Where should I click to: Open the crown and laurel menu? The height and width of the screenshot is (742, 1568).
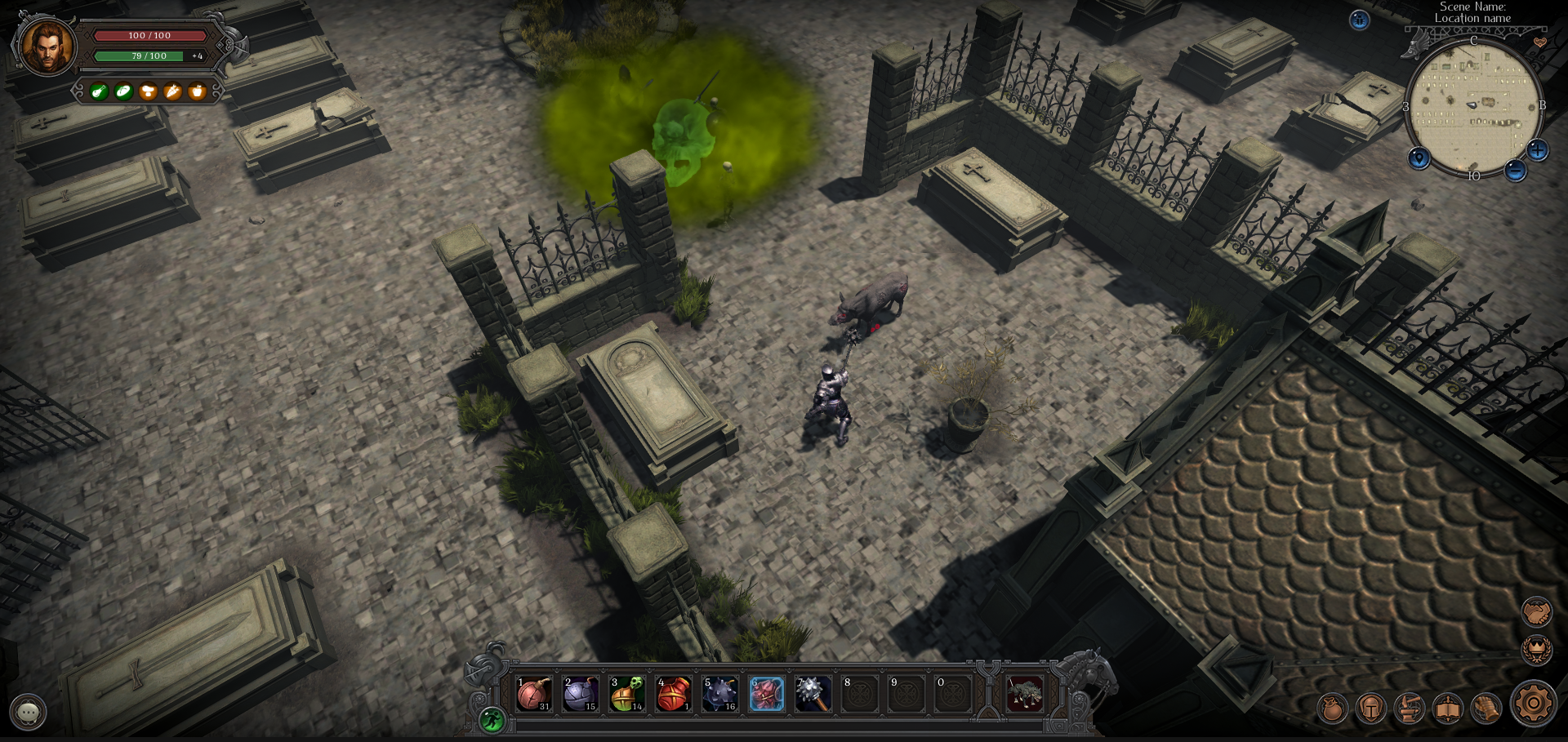tap(1536, 650)
